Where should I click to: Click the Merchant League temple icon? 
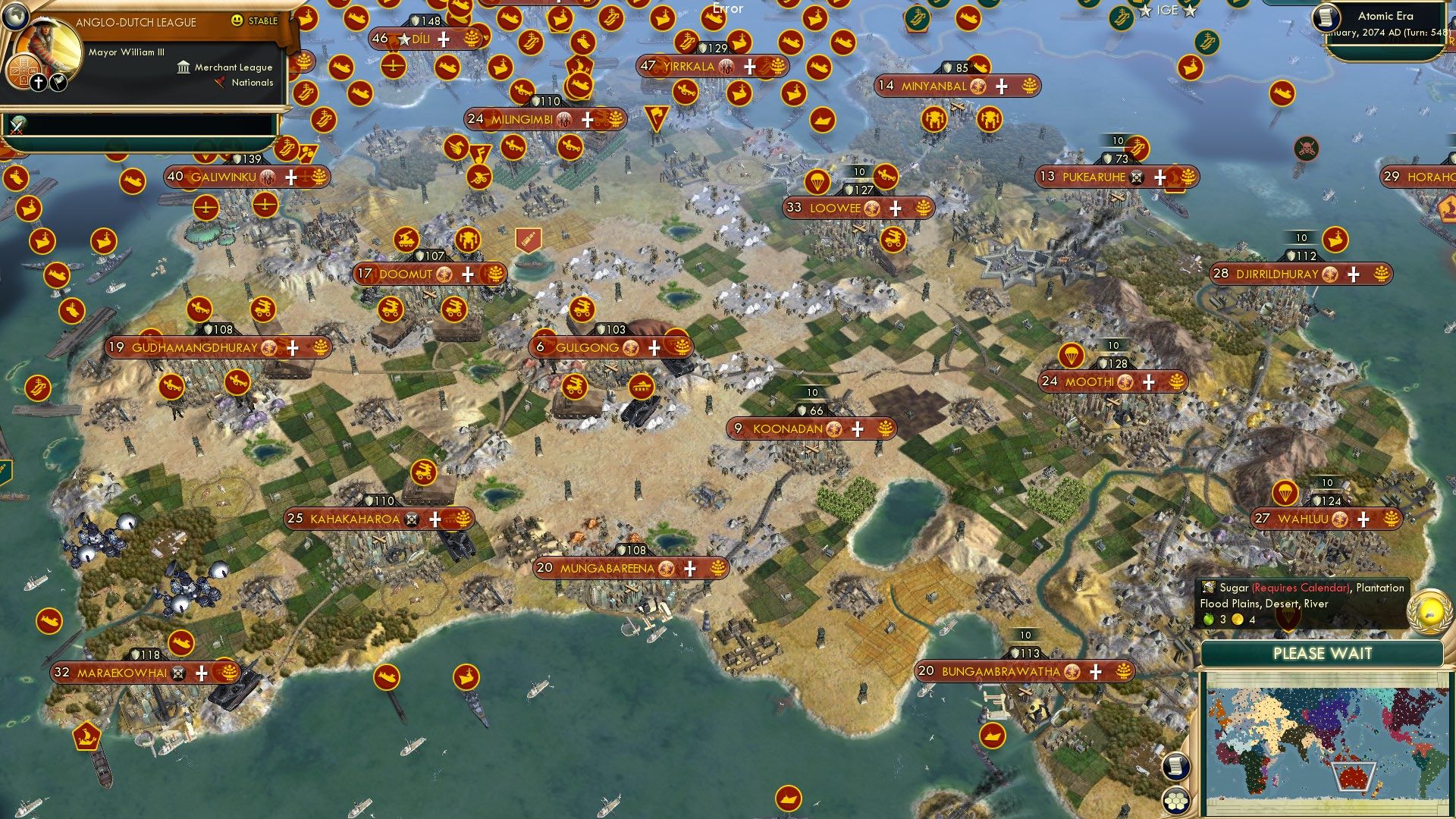tap(184, 68)
